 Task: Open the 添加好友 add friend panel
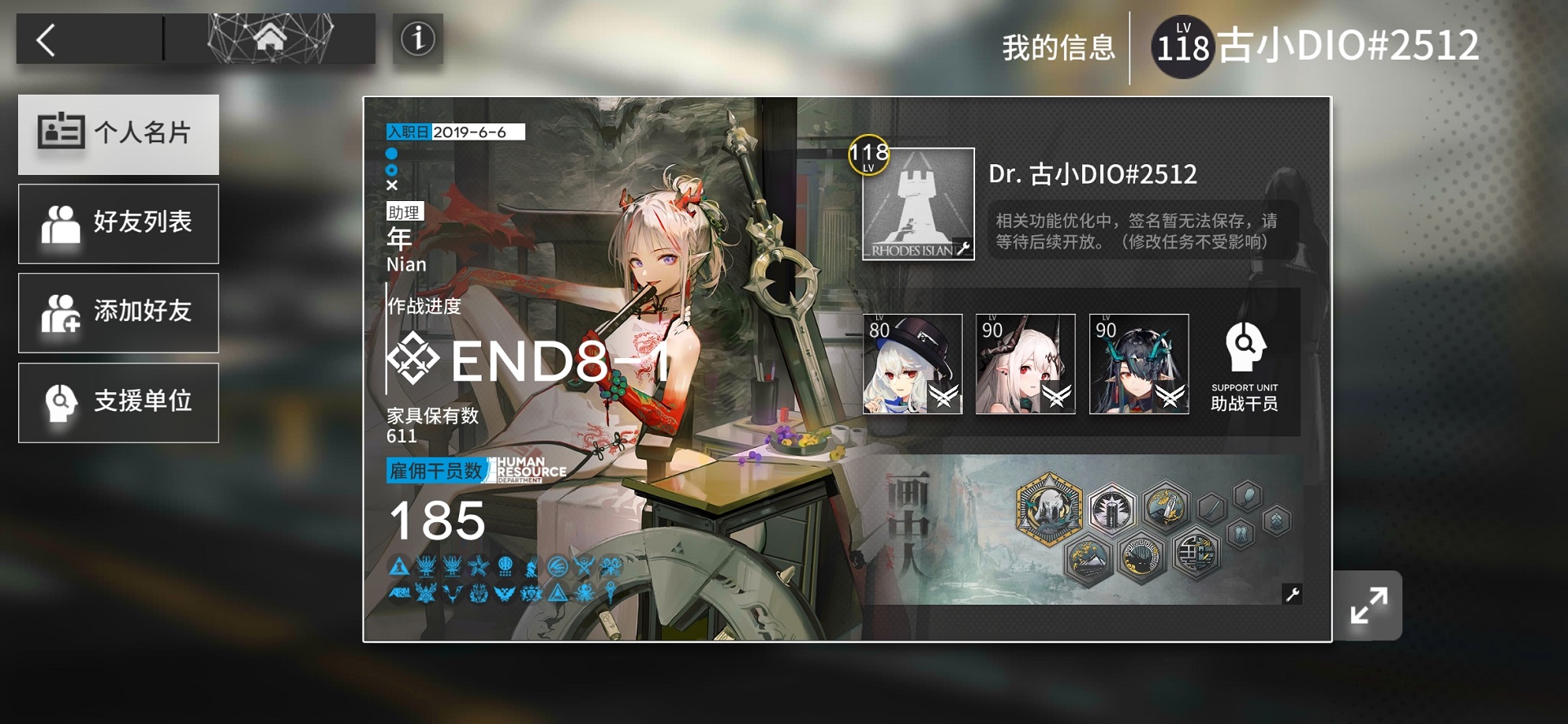(118, 312)
